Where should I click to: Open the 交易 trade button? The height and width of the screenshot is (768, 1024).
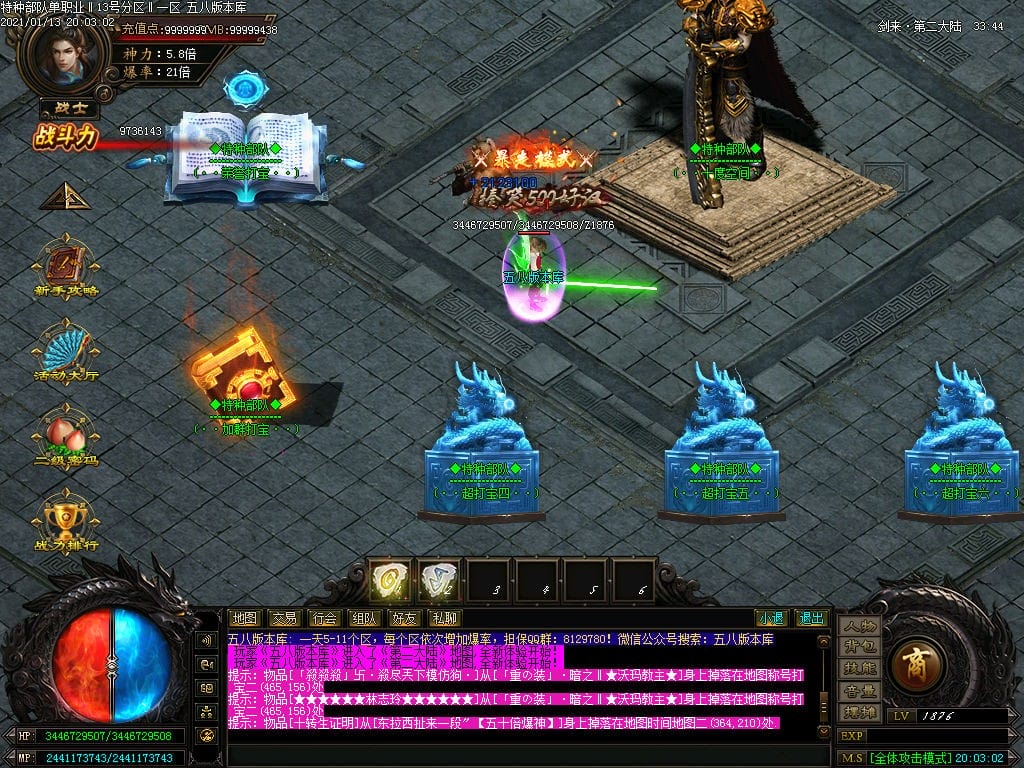pos(285,618)
